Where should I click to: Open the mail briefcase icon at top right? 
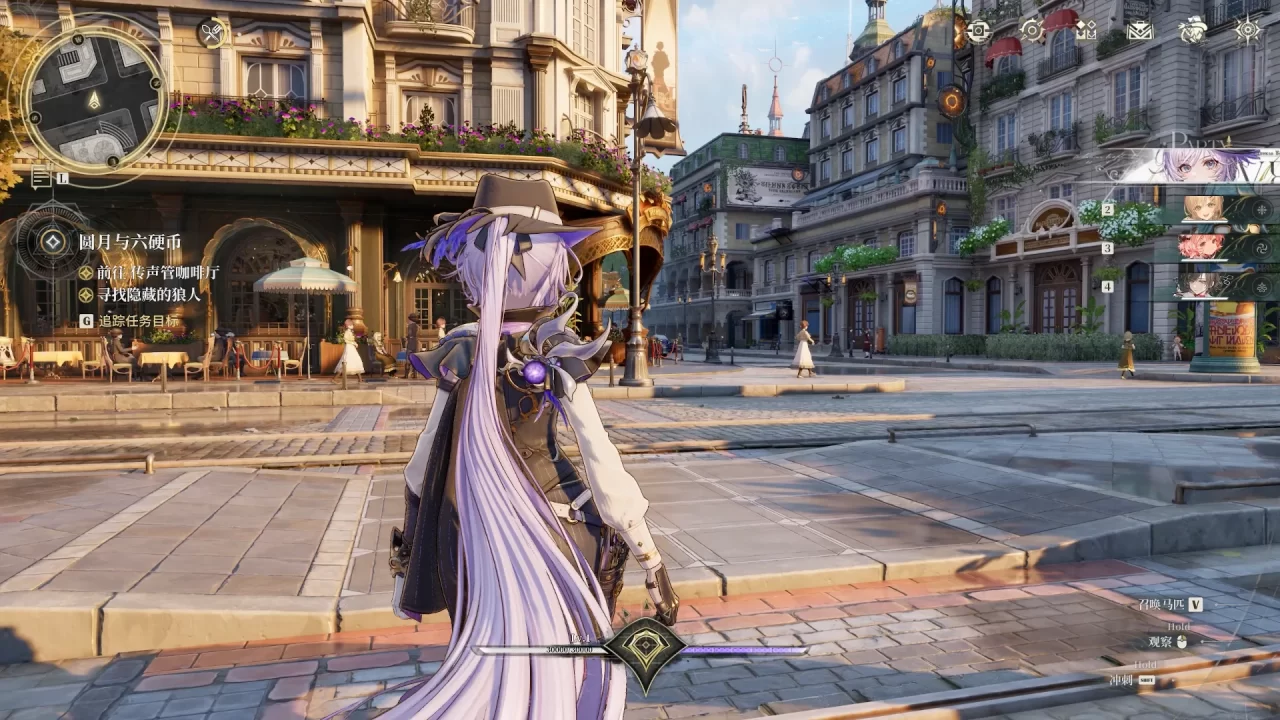[1139, 30]
